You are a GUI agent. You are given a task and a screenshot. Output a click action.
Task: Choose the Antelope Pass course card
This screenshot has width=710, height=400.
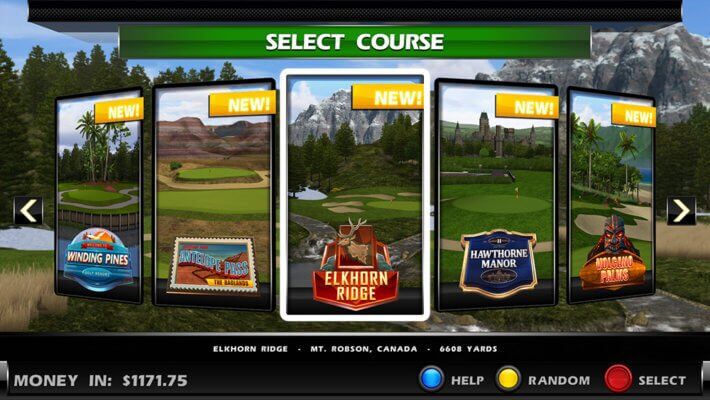[x=213, y=193]
